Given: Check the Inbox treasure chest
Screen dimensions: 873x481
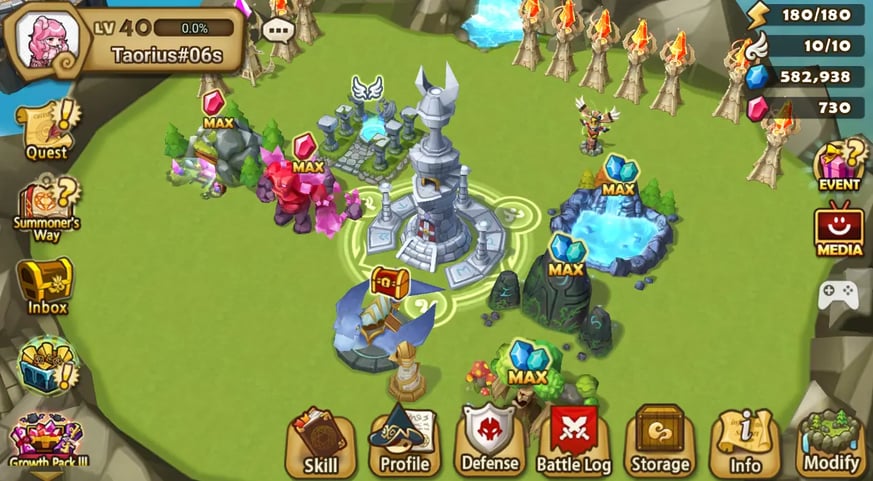Looking at the screenshot, I should (46, 285).
